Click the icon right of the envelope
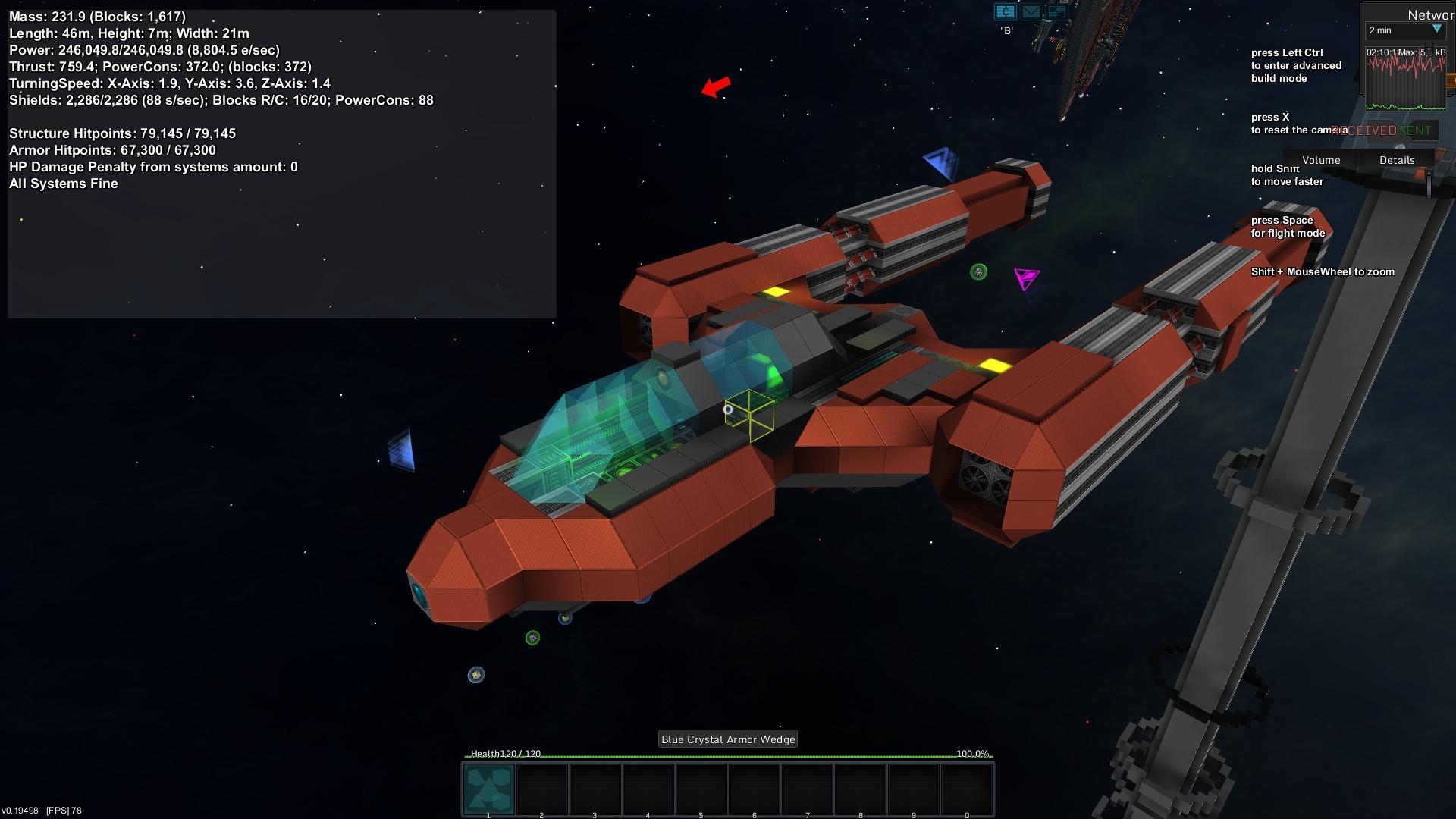1456x819 pixels. coord(1056,11)
